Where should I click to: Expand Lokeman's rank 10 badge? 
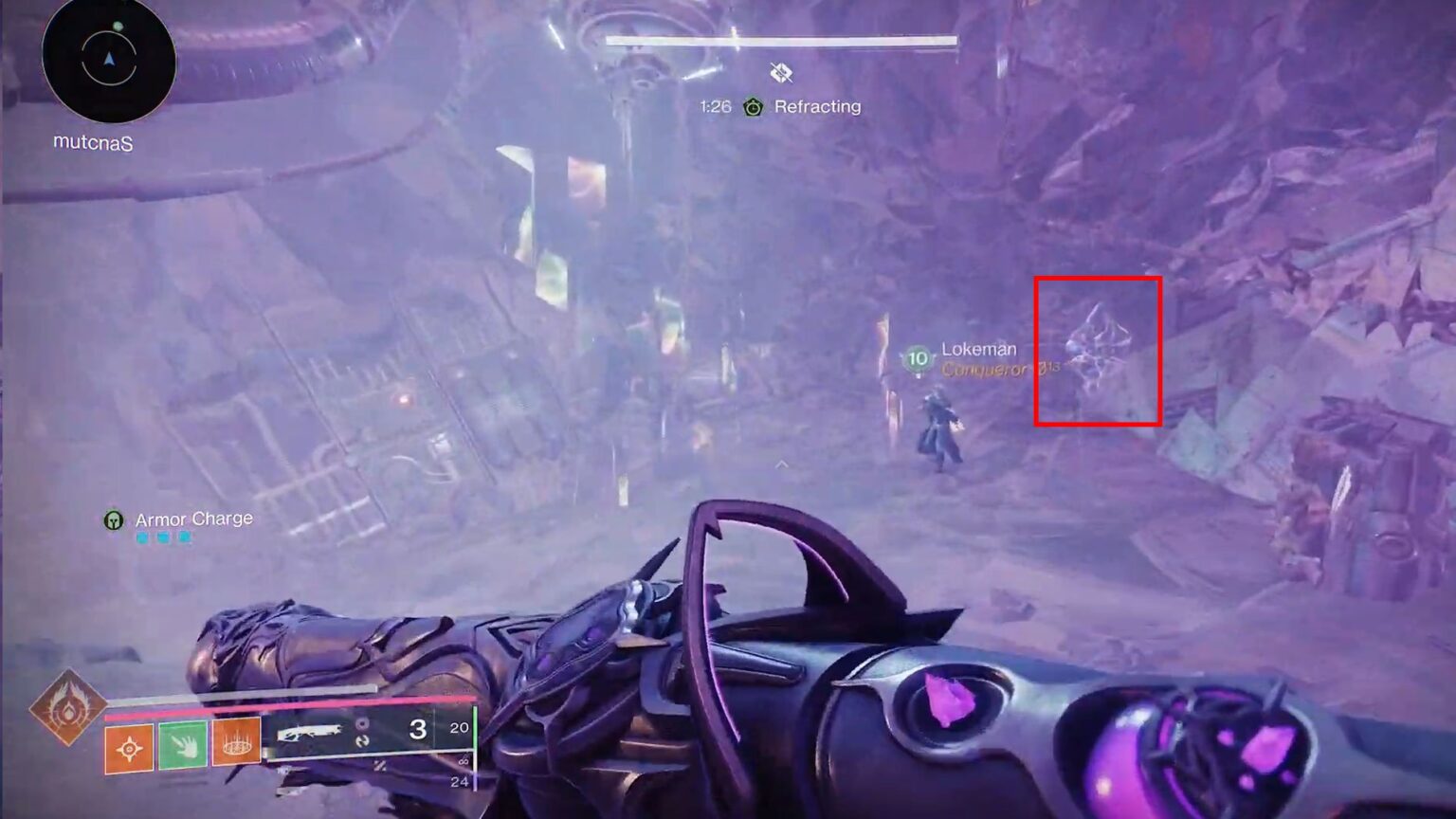click(x=916, y=358)
